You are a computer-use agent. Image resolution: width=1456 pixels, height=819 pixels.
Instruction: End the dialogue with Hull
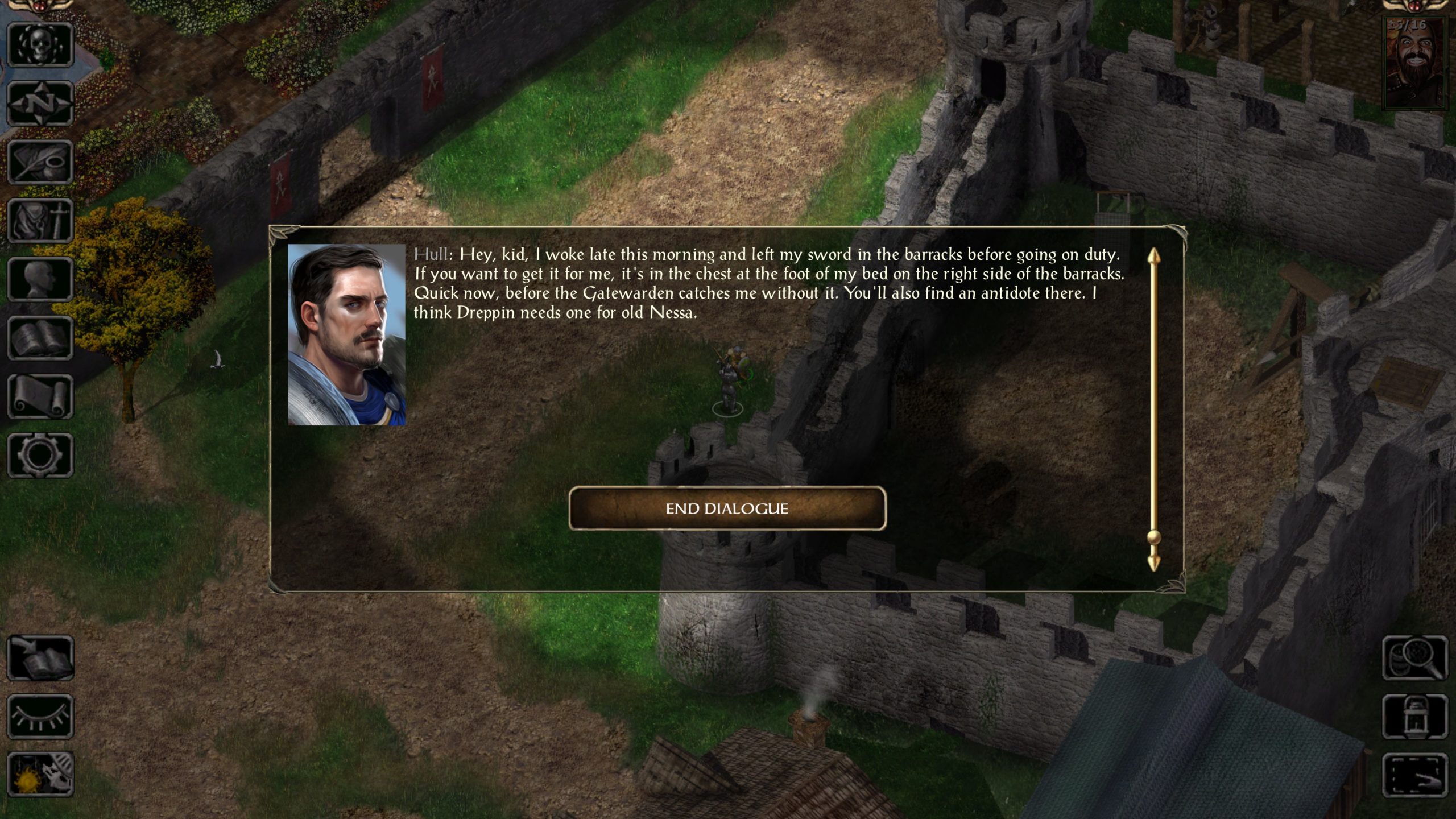pyautogui.click(x=727, y=508)
